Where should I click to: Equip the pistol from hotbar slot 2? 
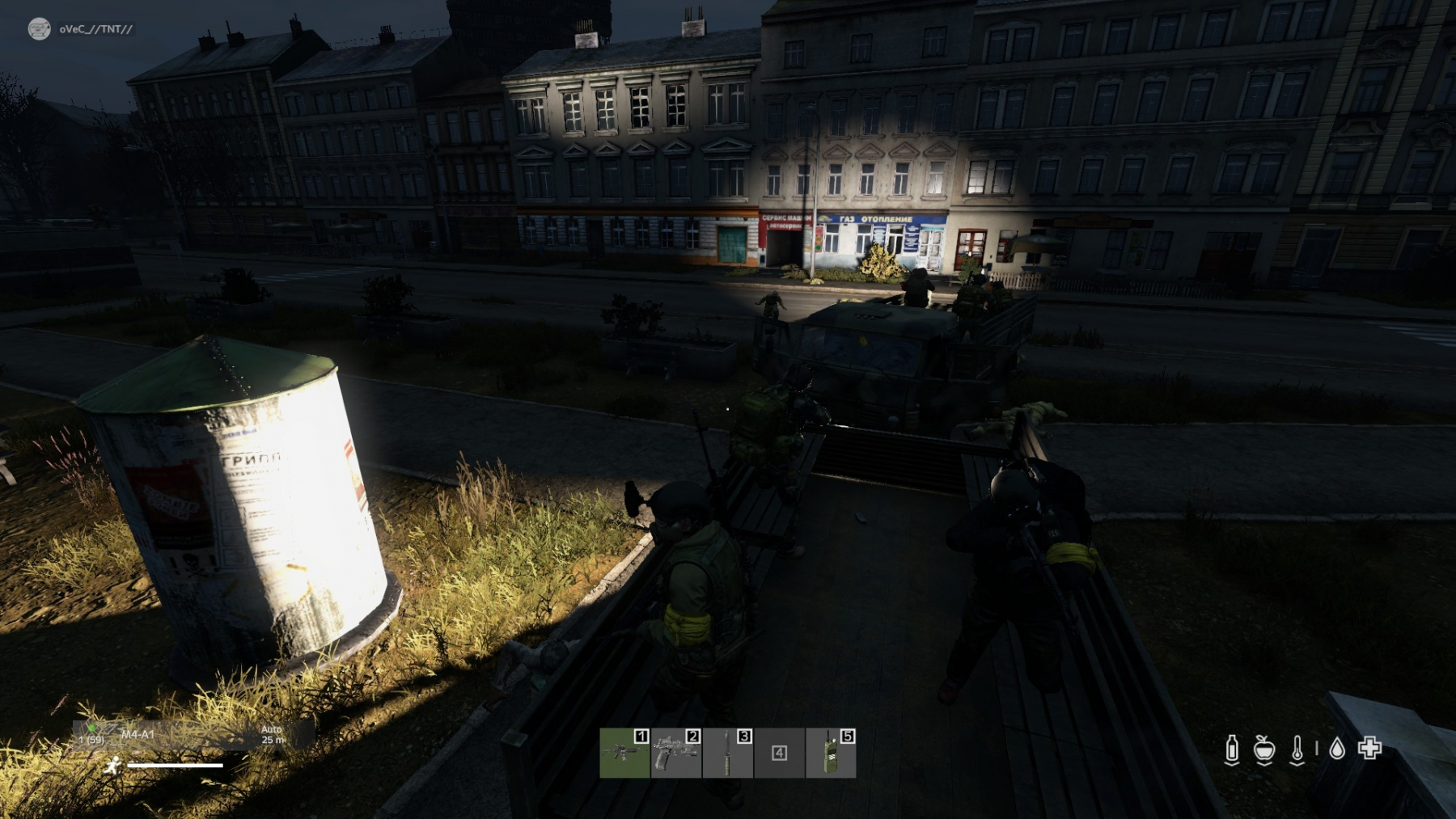(676, 753)
